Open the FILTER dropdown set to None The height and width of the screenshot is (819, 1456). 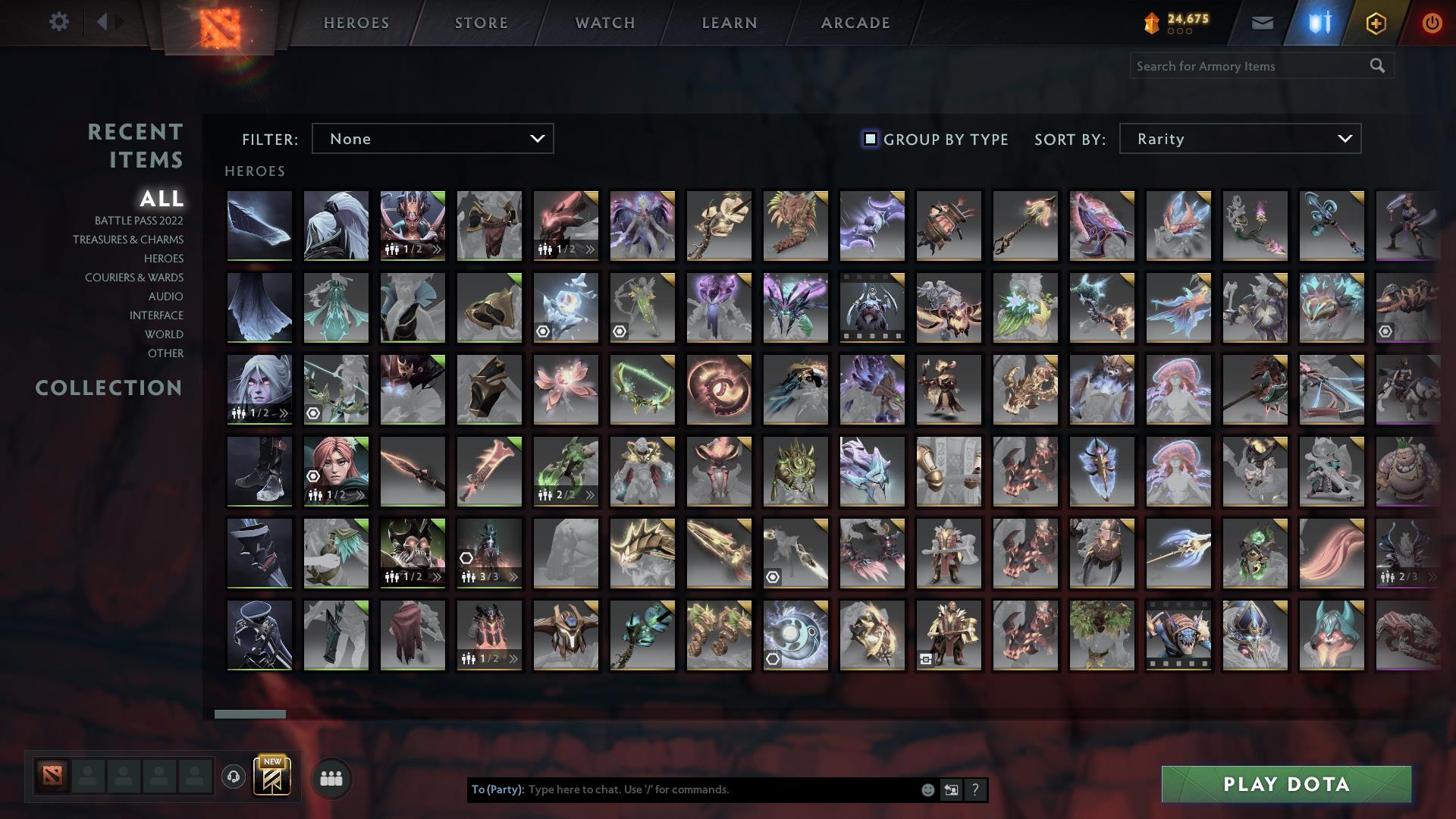click(x=432, y=139)
